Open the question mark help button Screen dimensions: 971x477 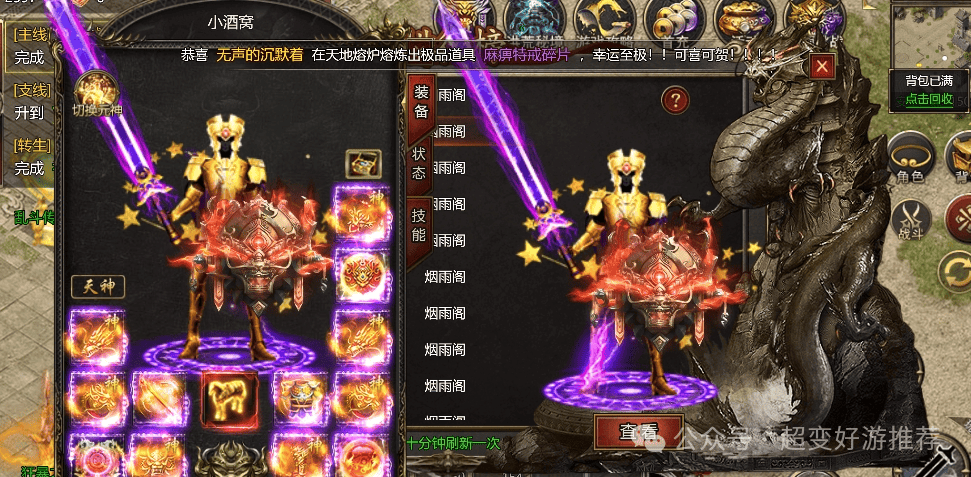pyautogui.click(x=676, y=98)
